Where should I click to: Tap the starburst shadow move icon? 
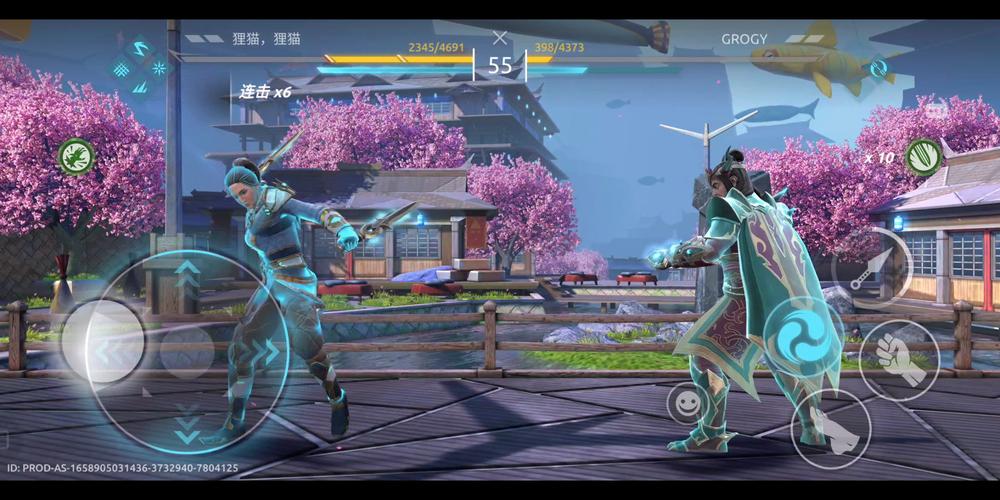click(x=160, y=68)
